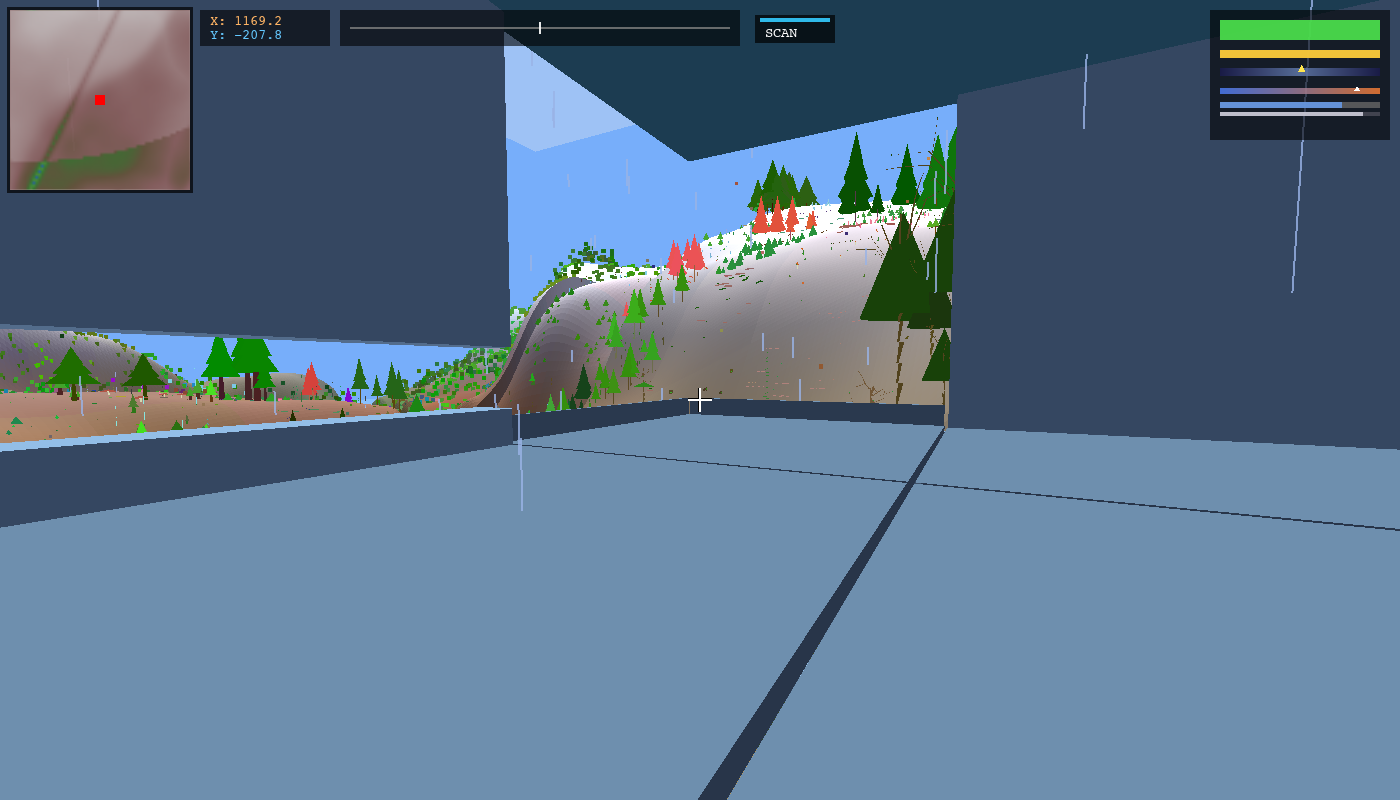Click the yellow status bar in the top-right panel
This screenshot has height=800, width=1400.
1299,54
